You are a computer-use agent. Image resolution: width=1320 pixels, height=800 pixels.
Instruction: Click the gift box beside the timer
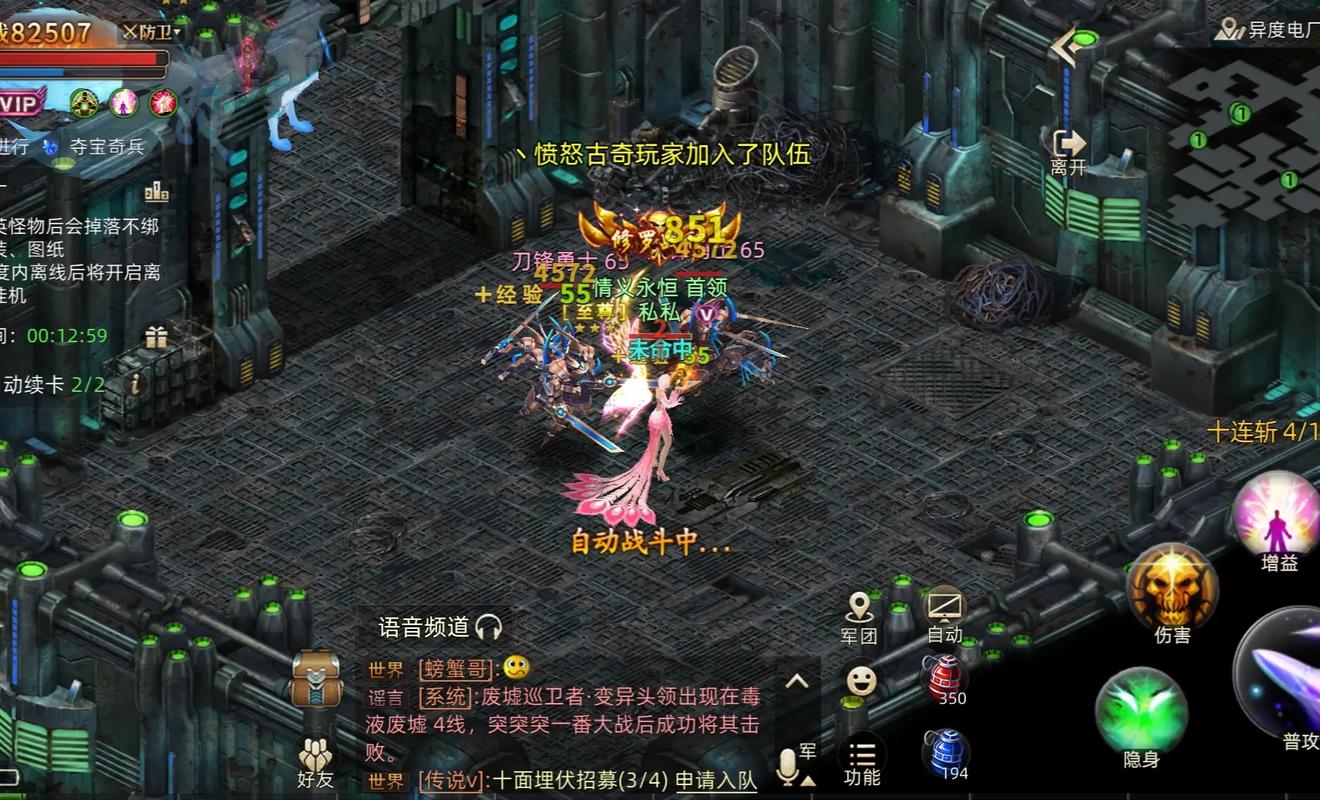[x=155, y=335]
